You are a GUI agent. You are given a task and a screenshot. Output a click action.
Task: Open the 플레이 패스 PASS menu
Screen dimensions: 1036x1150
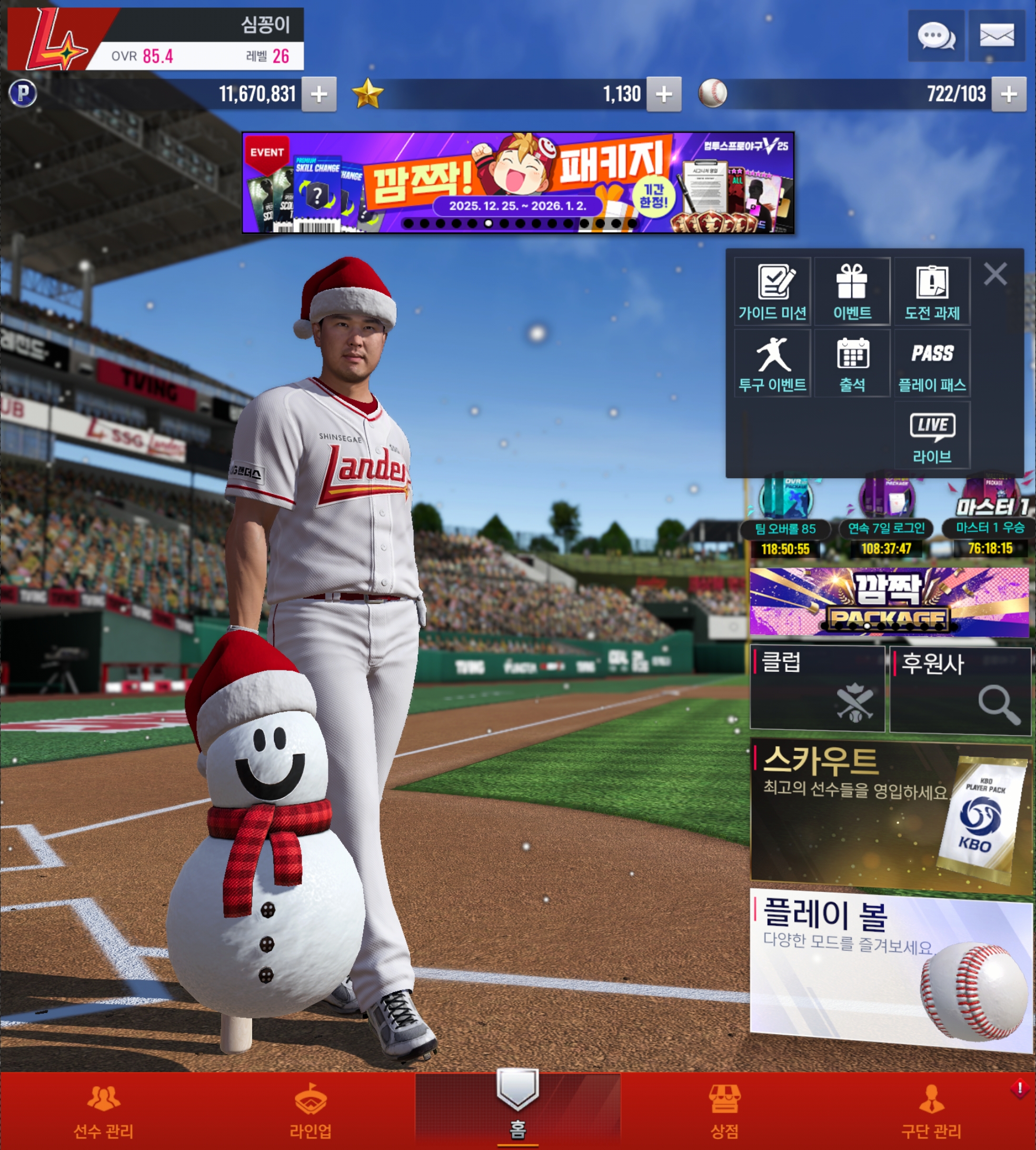click(932, 363)
